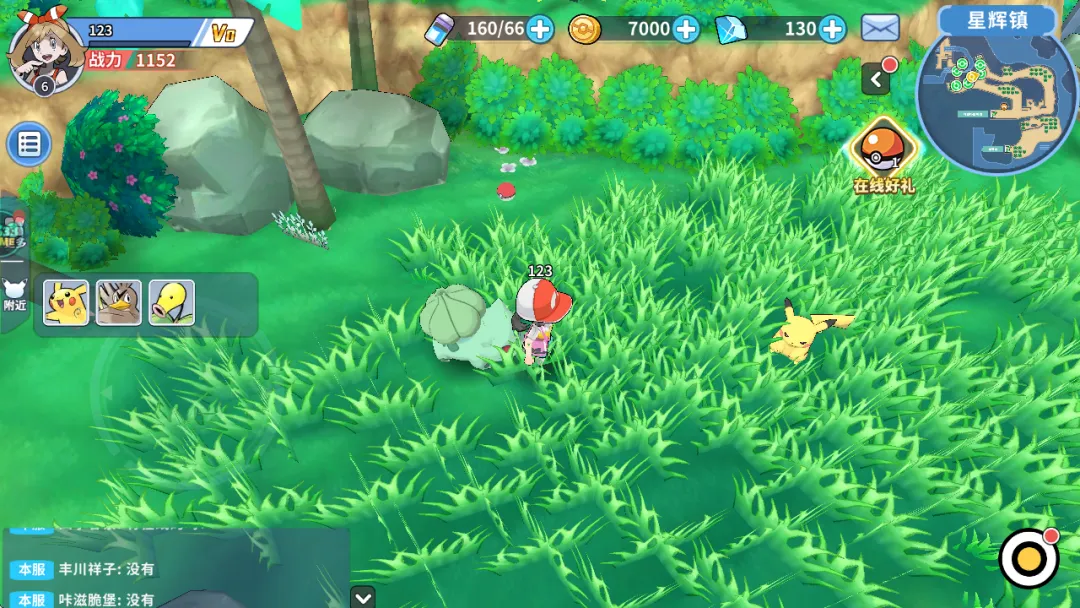This screenshot has width=1080, height=608.
Task: Claim the 在线好礼 online gift
Action: (x=883, y=153)
